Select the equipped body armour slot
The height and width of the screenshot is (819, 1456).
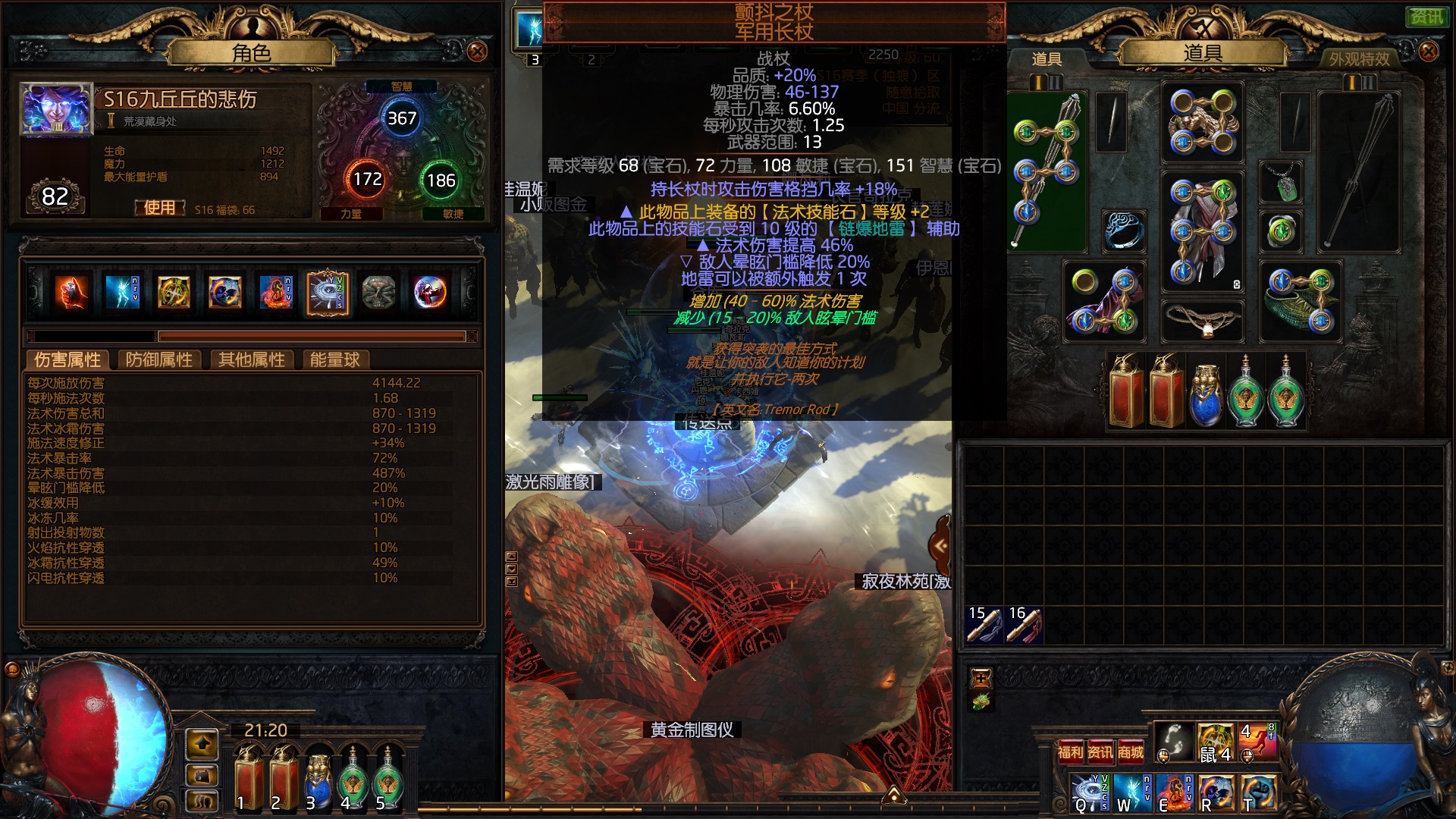tap(1203, 231)
